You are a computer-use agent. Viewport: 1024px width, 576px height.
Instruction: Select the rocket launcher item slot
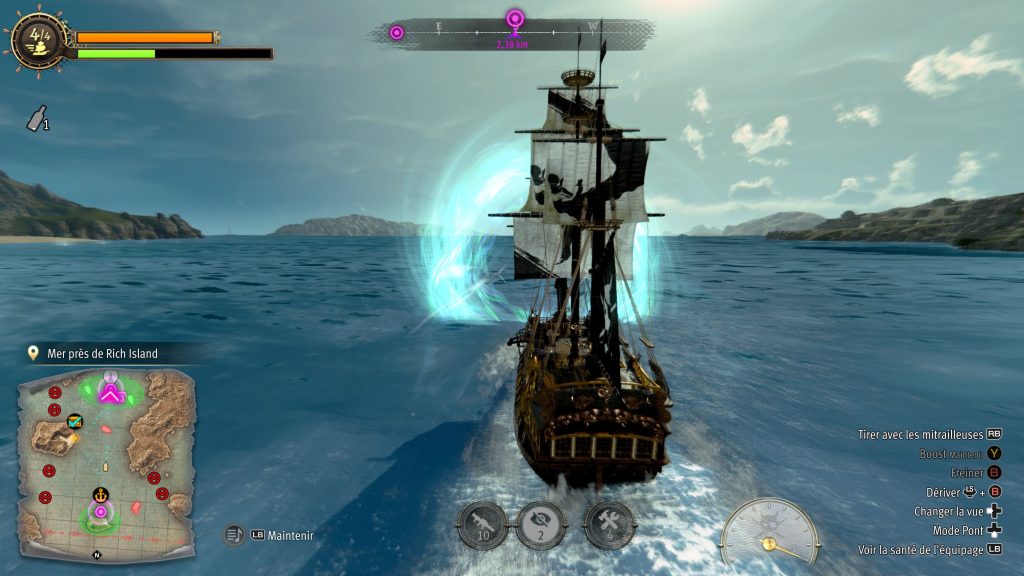[x=482, y=525]
